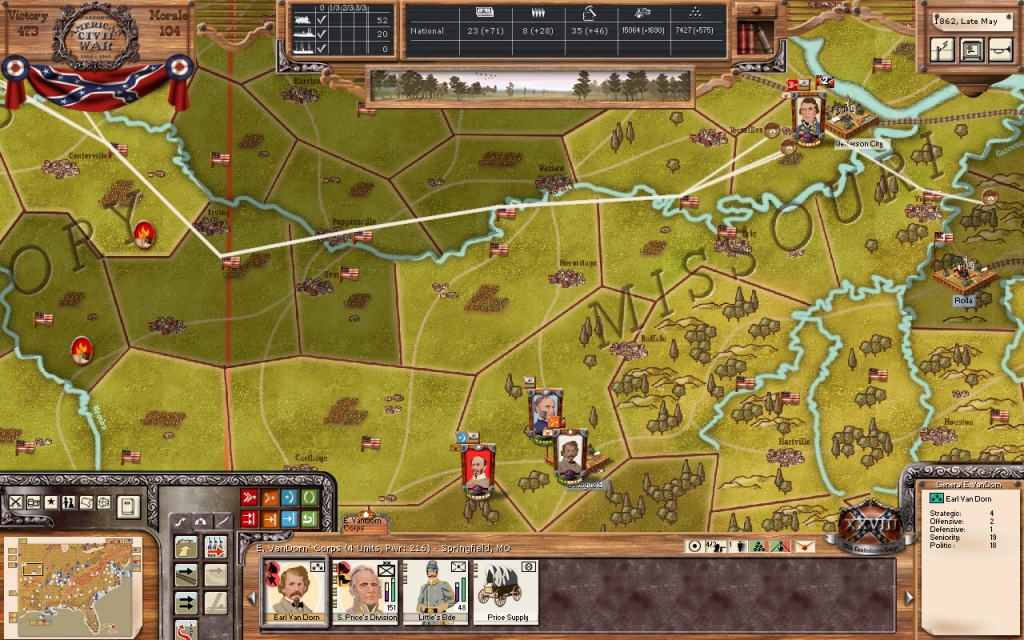Activate the rail movement order button

point(186,575)
